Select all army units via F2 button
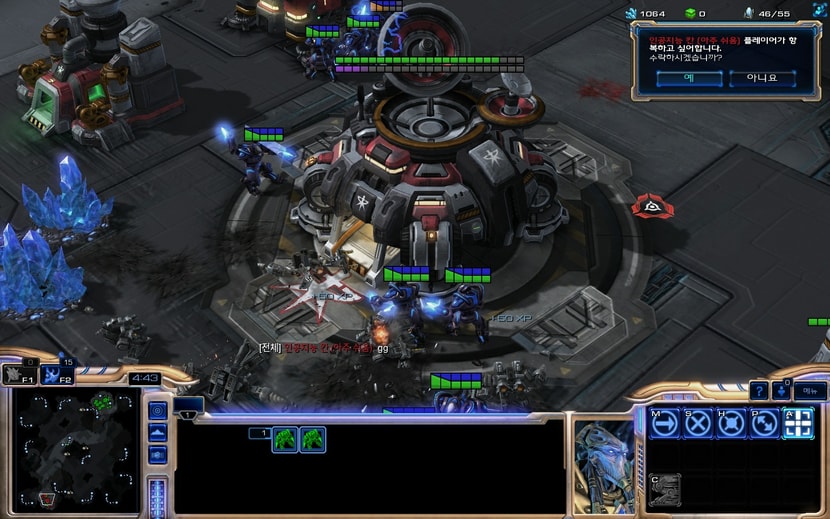The image size is (830, 519). [58, 375]
